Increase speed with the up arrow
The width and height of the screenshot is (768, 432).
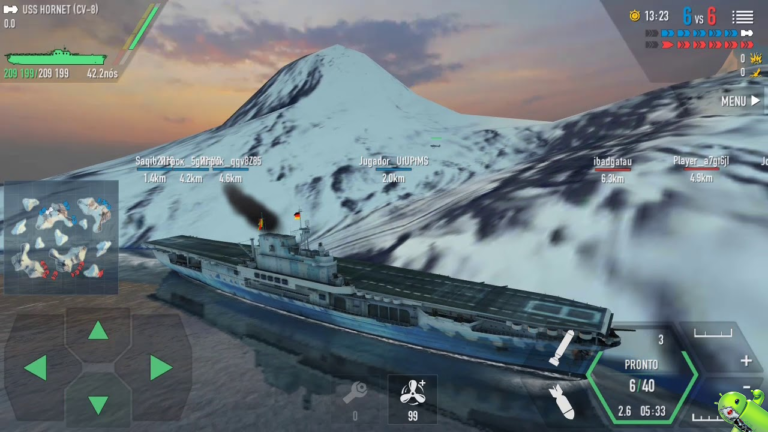point(98,330)
